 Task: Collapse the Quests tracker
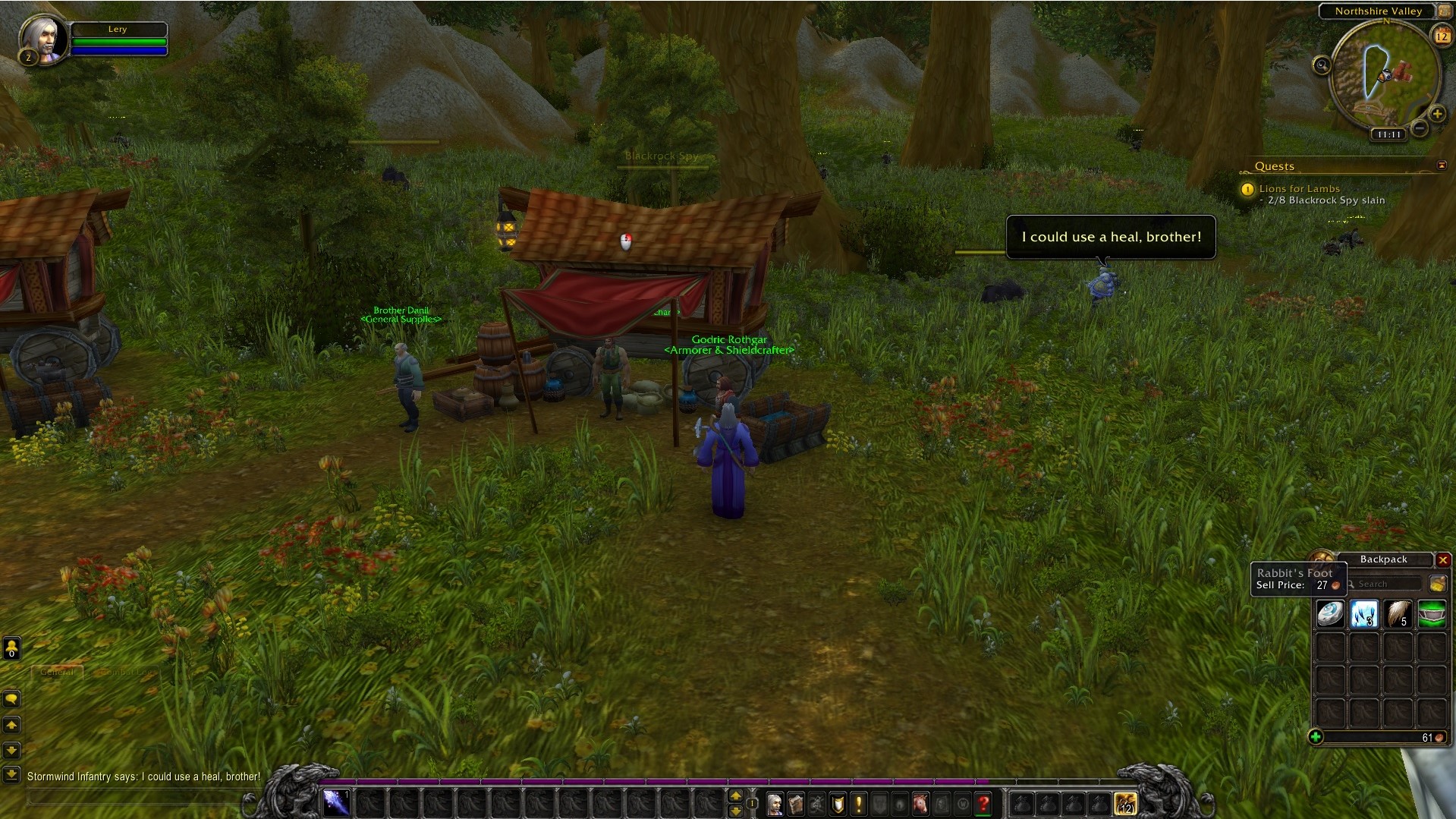pyautogui.click(x=1442, y=165)
